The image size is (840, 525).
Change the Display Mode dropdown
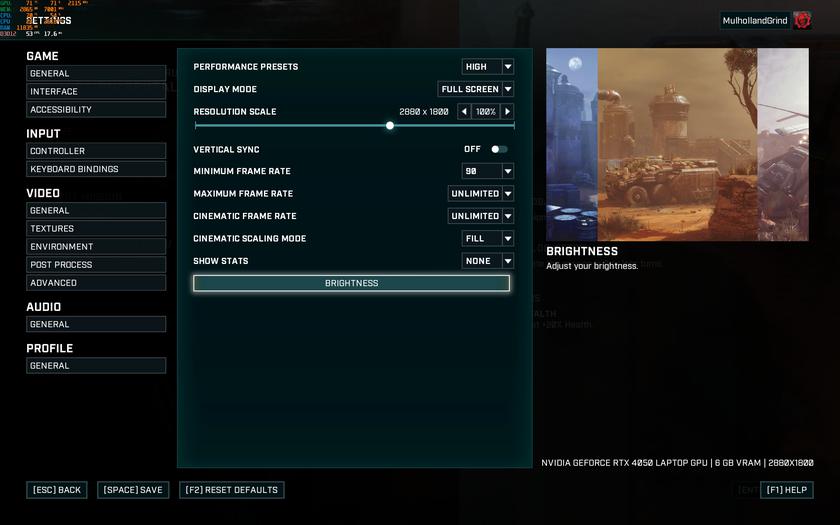tap(476, 89)
